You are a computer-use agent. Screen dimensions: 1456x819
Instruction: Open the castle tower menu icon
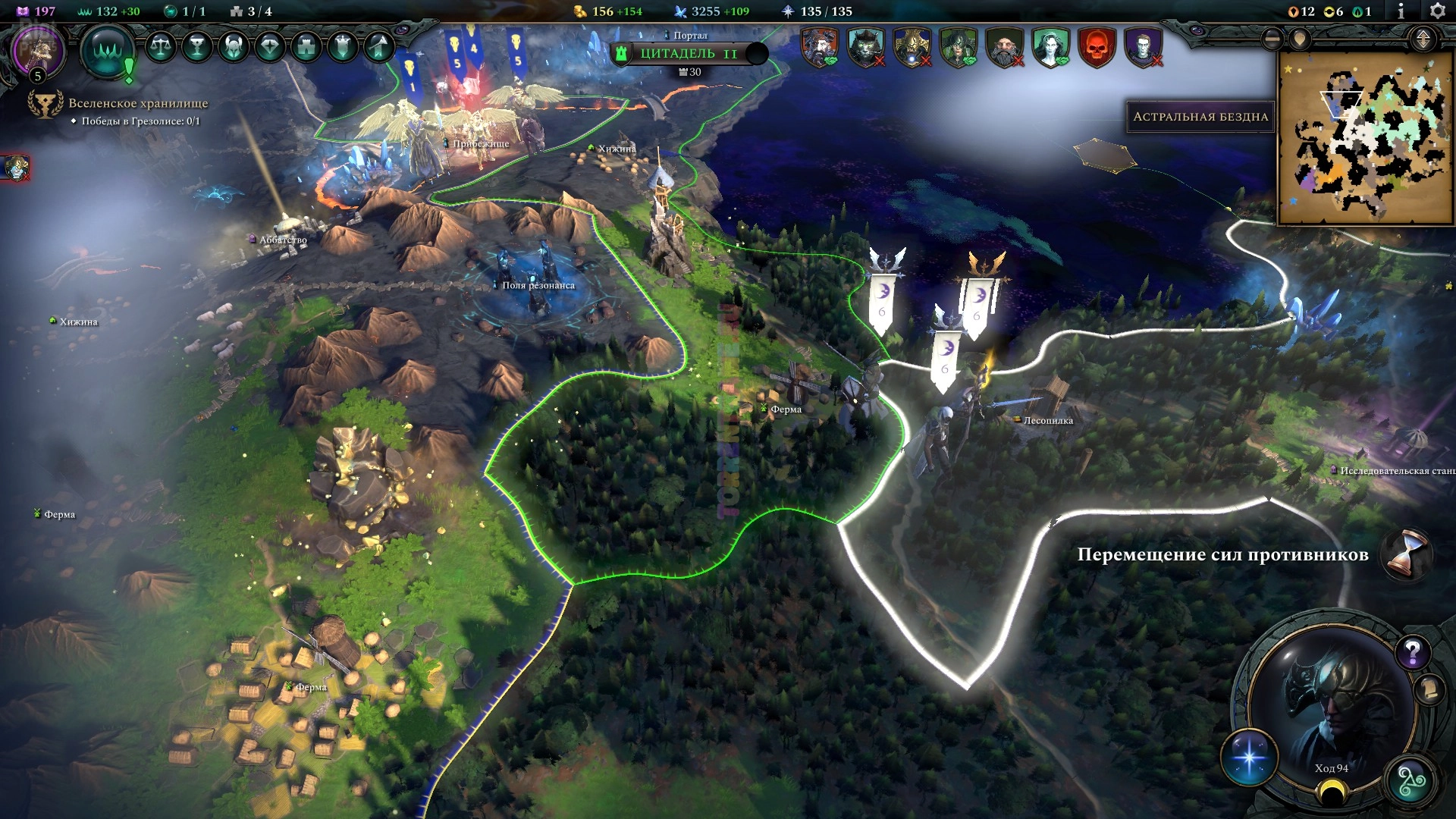click(306, 47)
